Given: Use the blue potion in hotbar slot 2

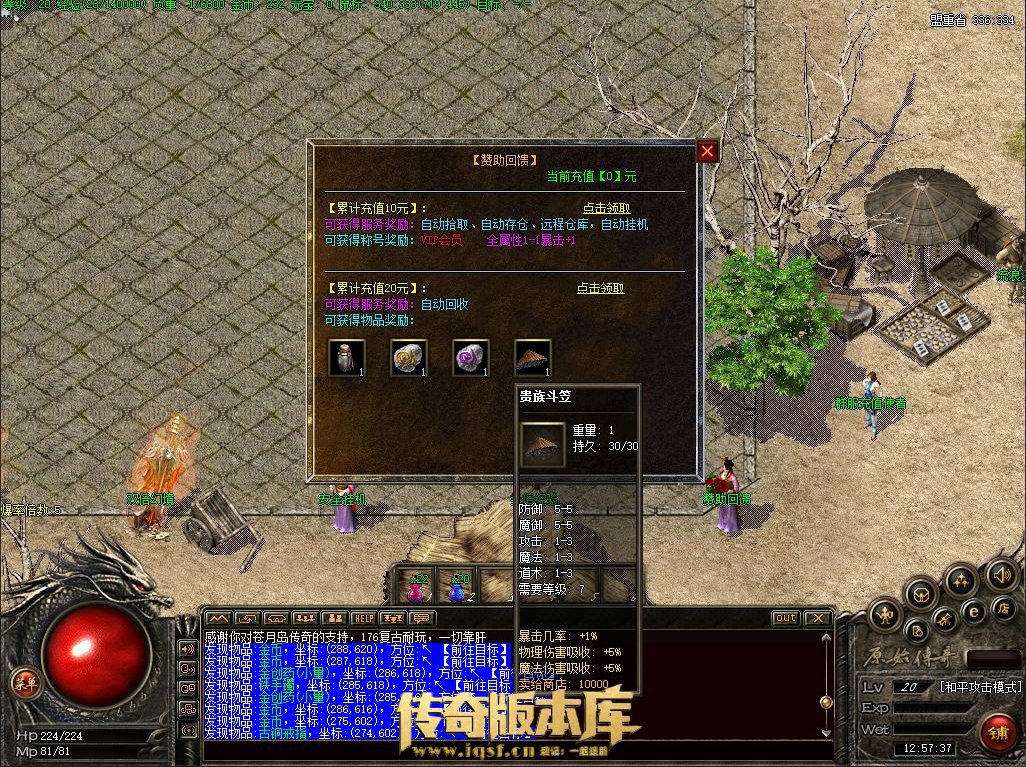Looking at the screenshot, I should point(458,586).
